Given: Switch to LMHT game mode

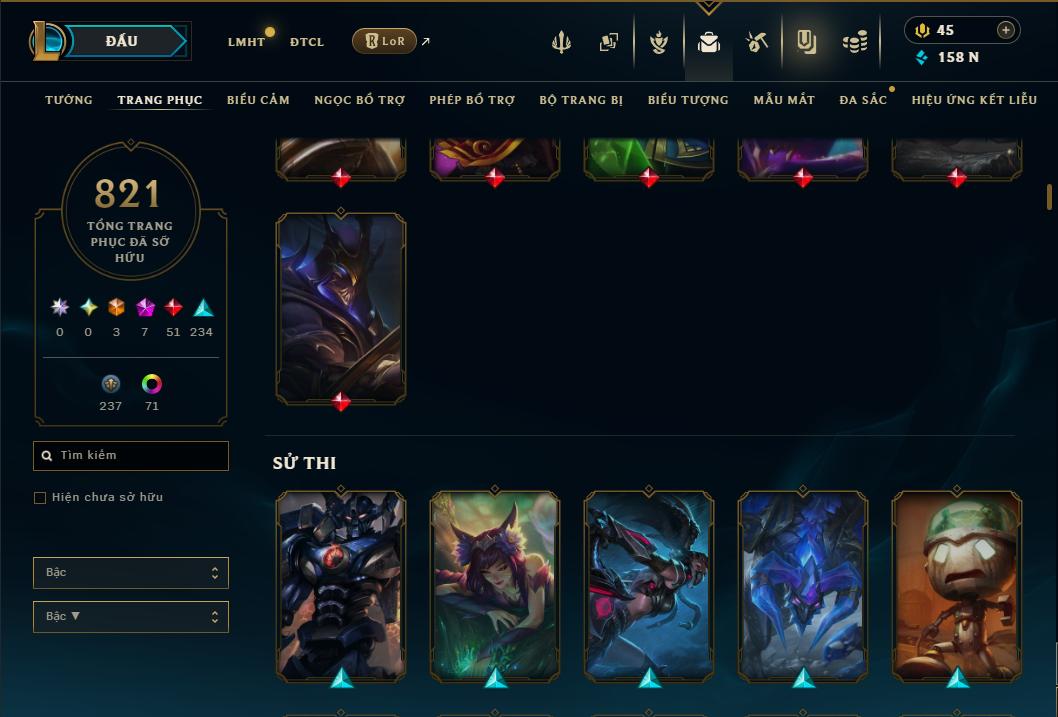Looking at the screenshot, I should click(246, 42).
